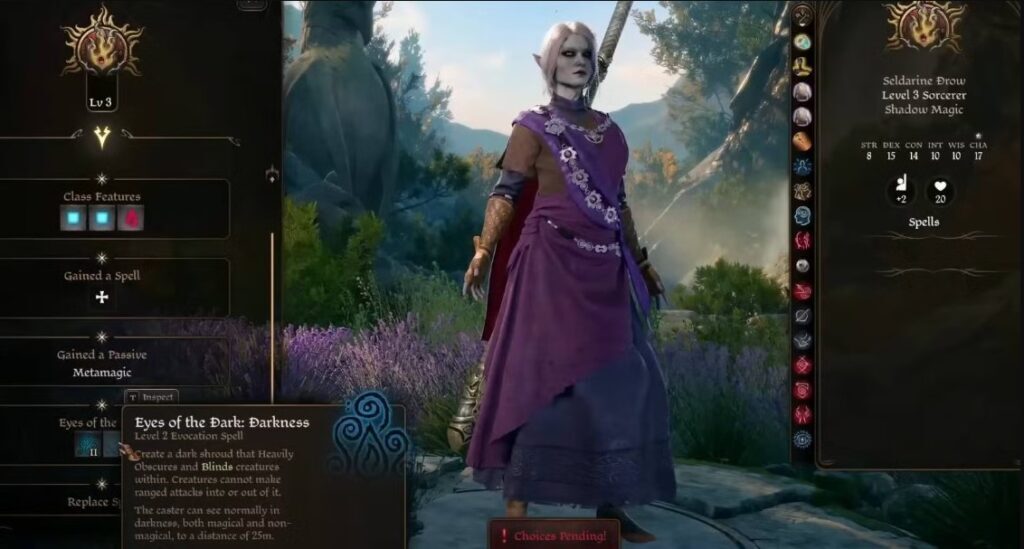Screen dimensions: 1024x549
Task: Click the Choices Pending warning button
Action: pos(554,536)
